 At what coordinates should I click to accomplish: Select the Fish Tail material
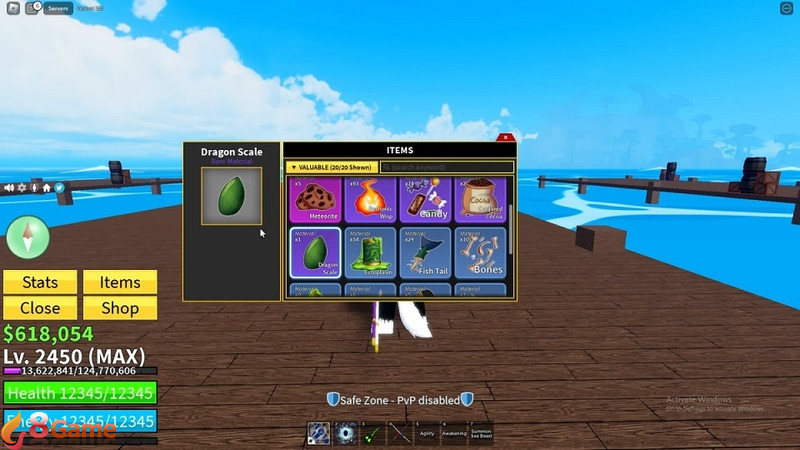pyautogui.click(x=425, y=253)
